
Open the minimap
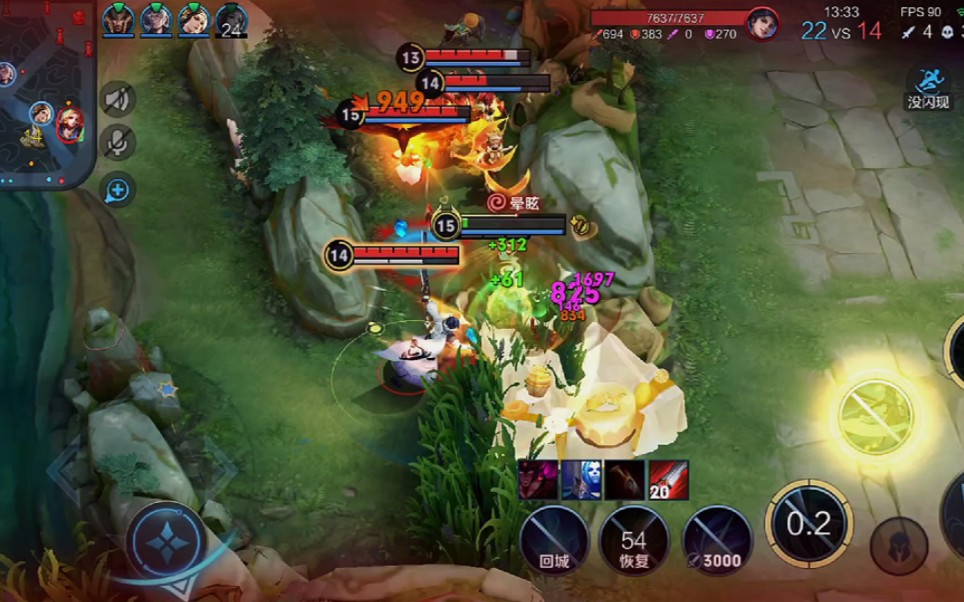tap(47, 95)
